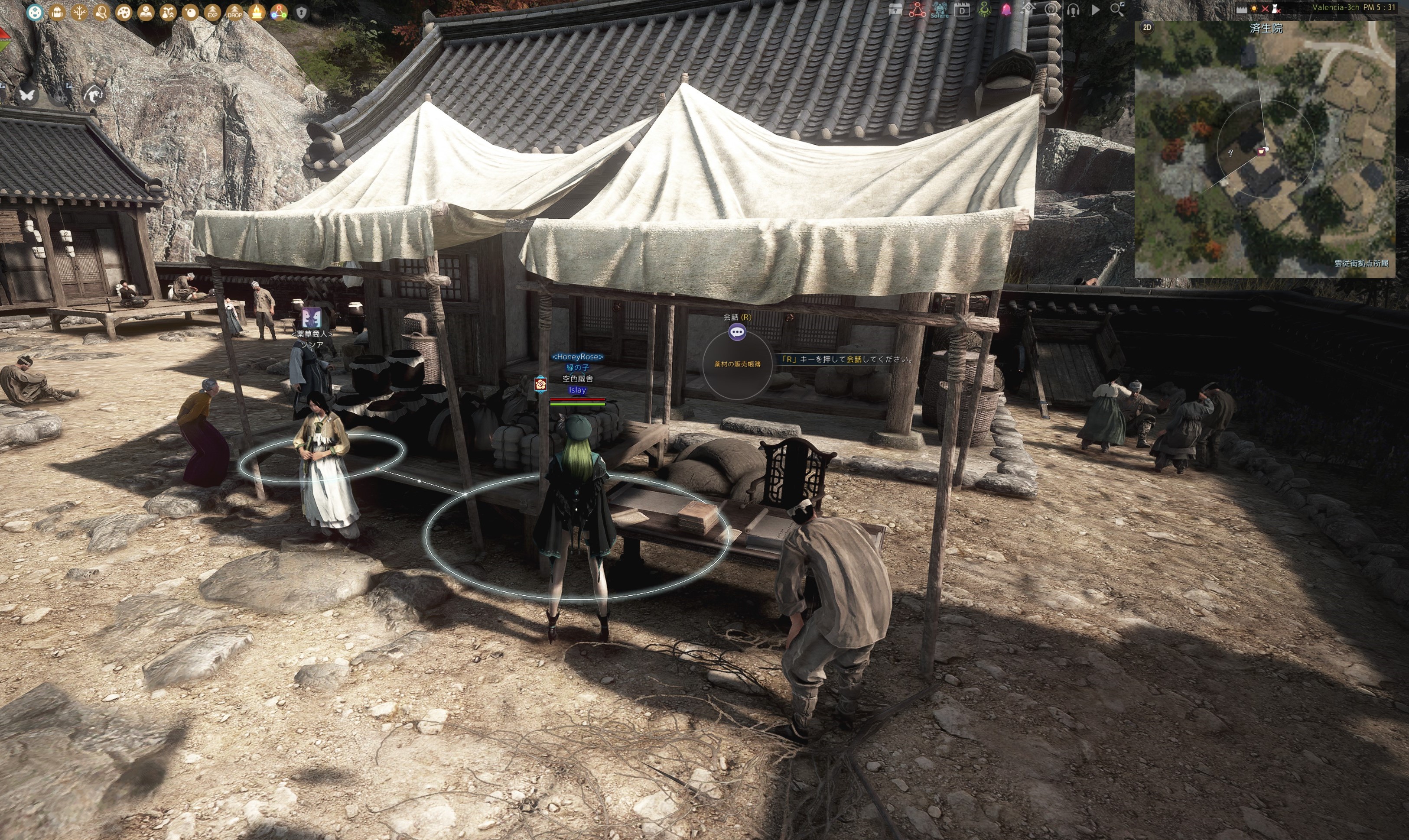Open the headset voice chat icon
1409x840 pixels.
click(x=1073, y=10)
